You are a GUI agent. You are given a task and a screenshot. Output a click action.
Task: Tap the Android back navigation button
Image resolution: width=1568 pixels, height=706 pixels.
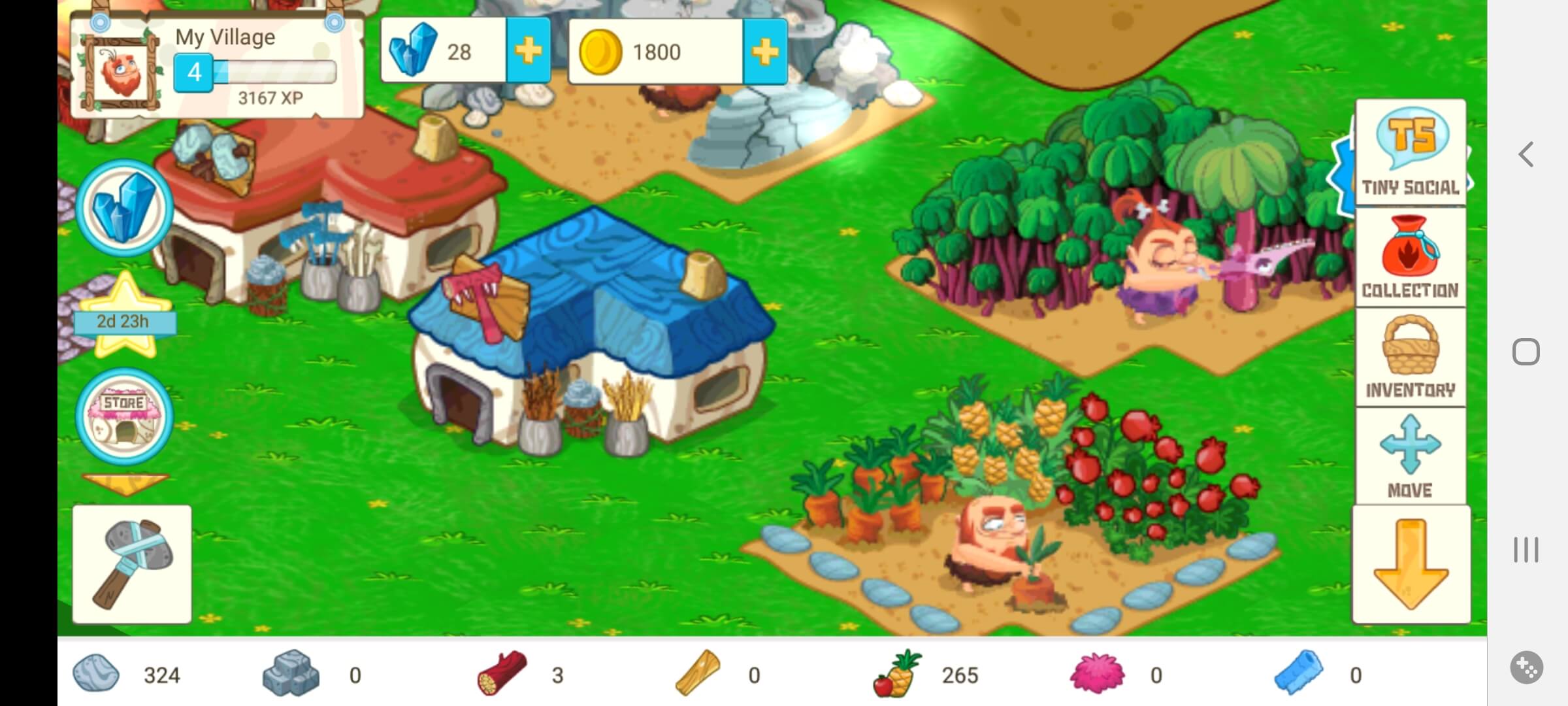pos(1526,155)
